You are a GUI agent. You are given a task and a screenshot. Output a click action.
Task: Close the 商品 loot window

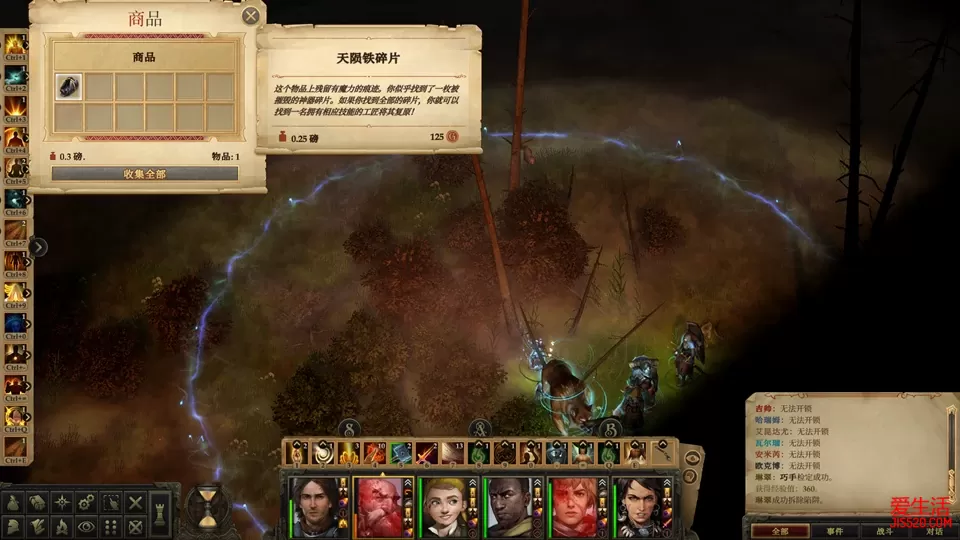[x=251, y=15]
